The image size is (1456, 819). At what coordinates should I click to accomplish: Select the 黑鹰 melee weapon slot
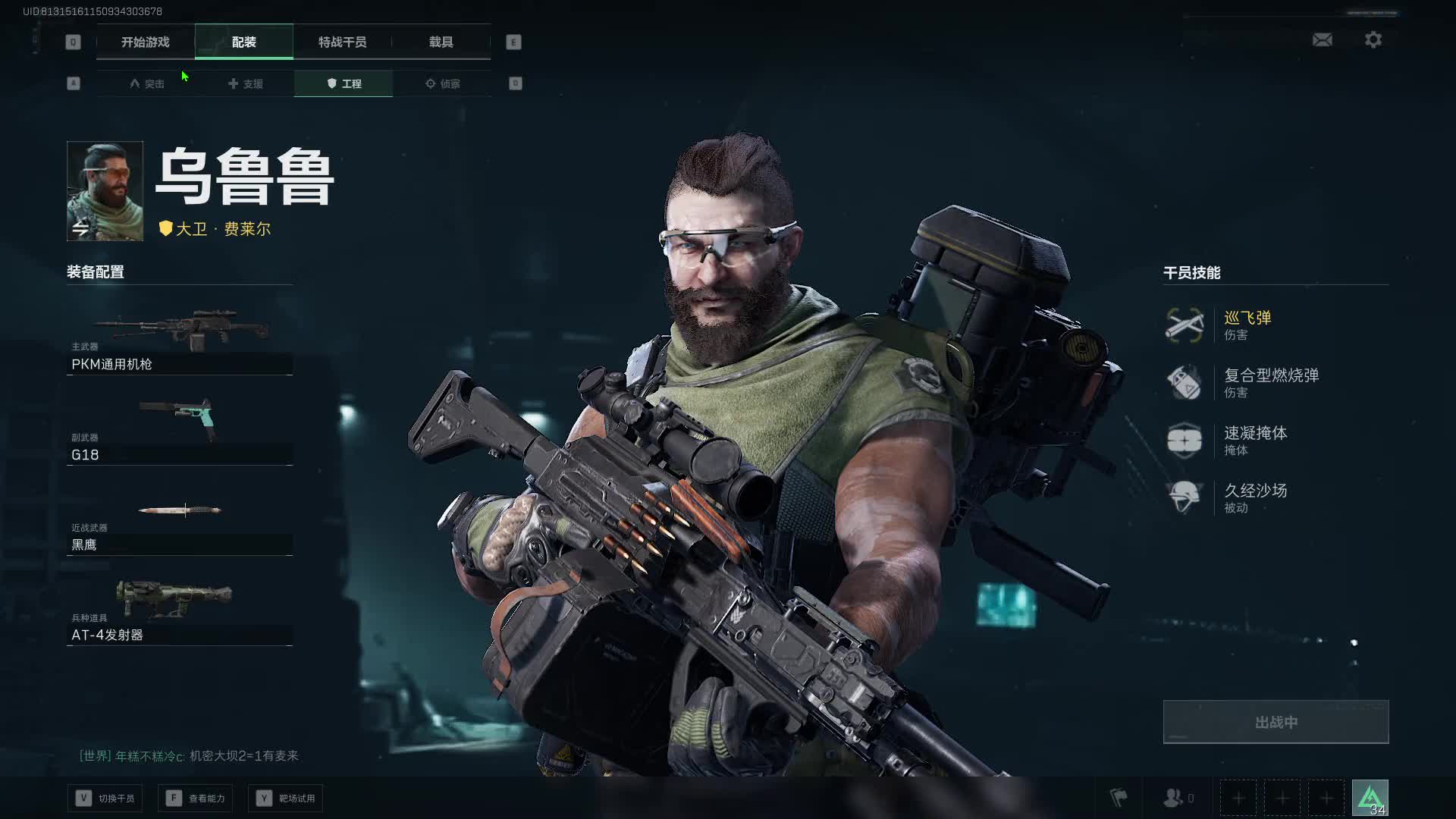tap(180, 522)
